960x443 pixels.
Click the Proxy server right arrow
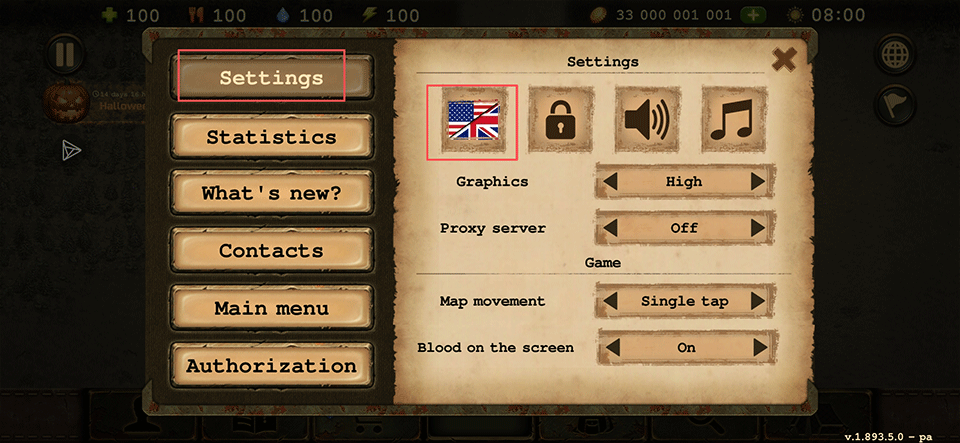click(x=757, y=228)
